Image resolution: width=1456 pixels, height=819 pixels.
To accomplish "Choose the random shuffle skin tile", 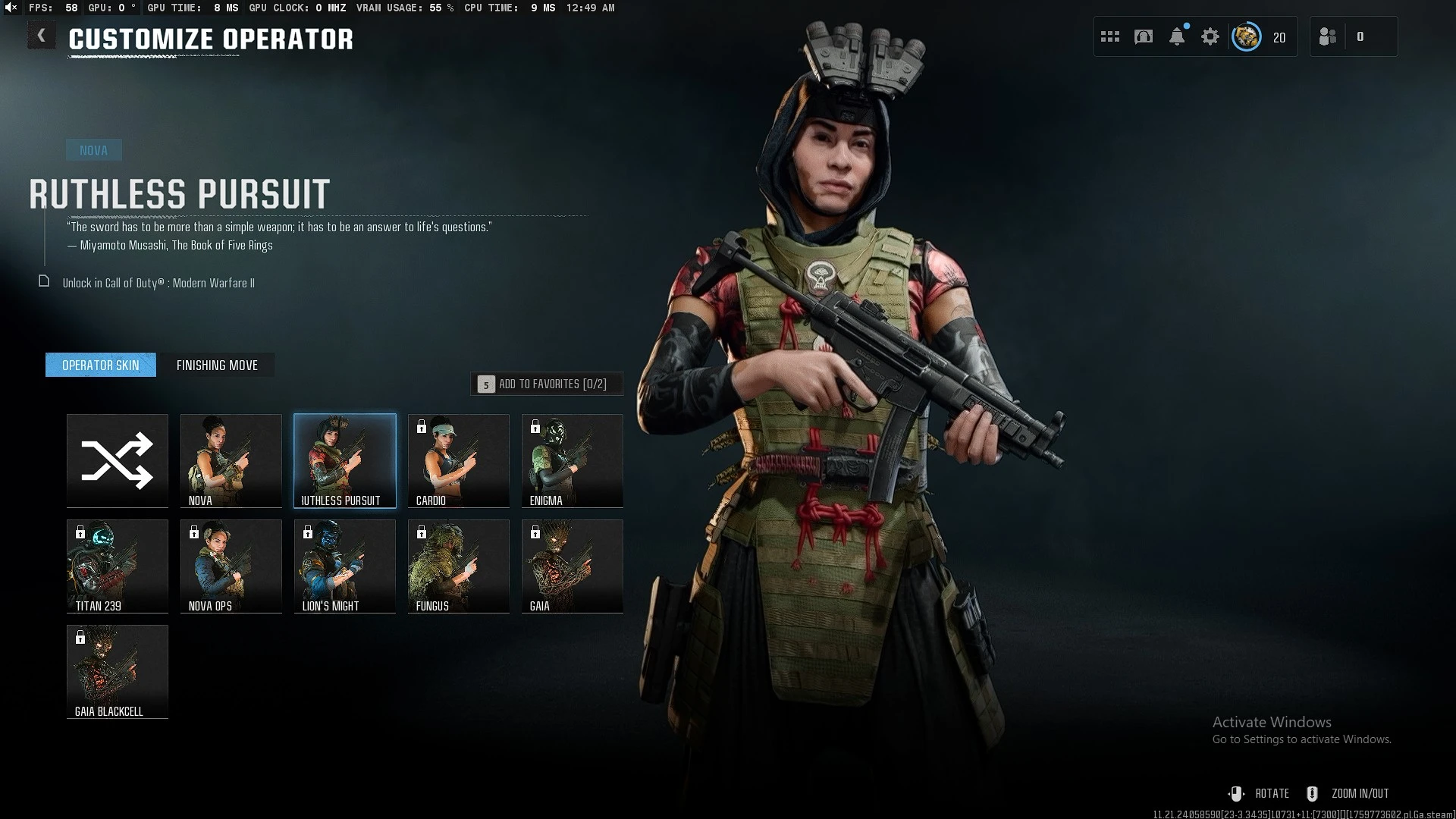I will coord(118,460).
